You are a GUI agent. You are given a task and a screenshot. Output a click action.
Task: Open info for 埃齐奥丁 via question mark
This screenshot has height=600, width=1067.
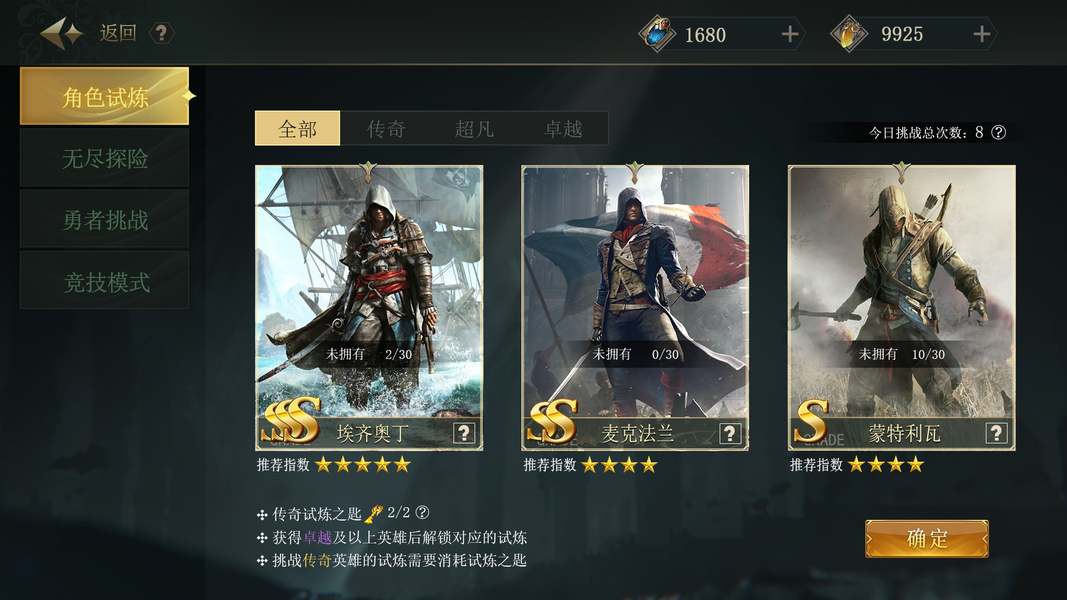pyautogui.click(x=464, y=433)
